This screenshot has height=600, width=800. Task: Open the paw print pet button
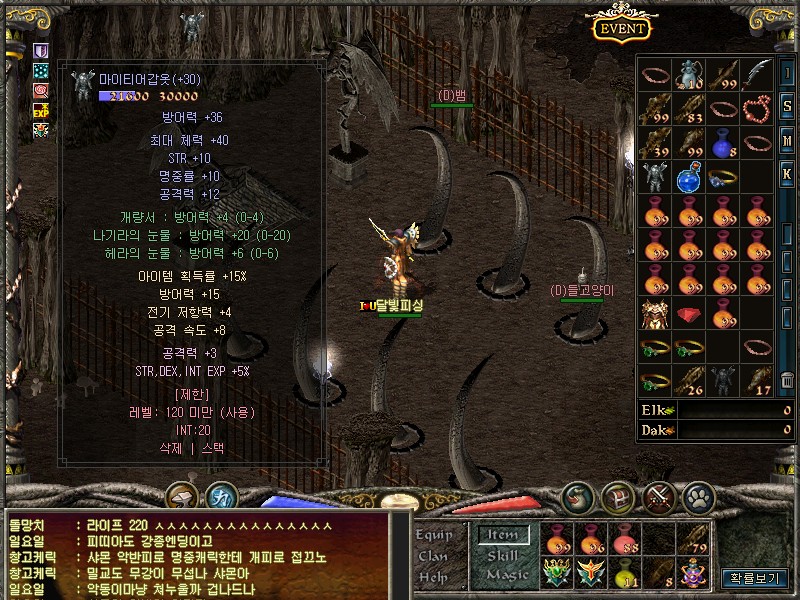(698, 497)
